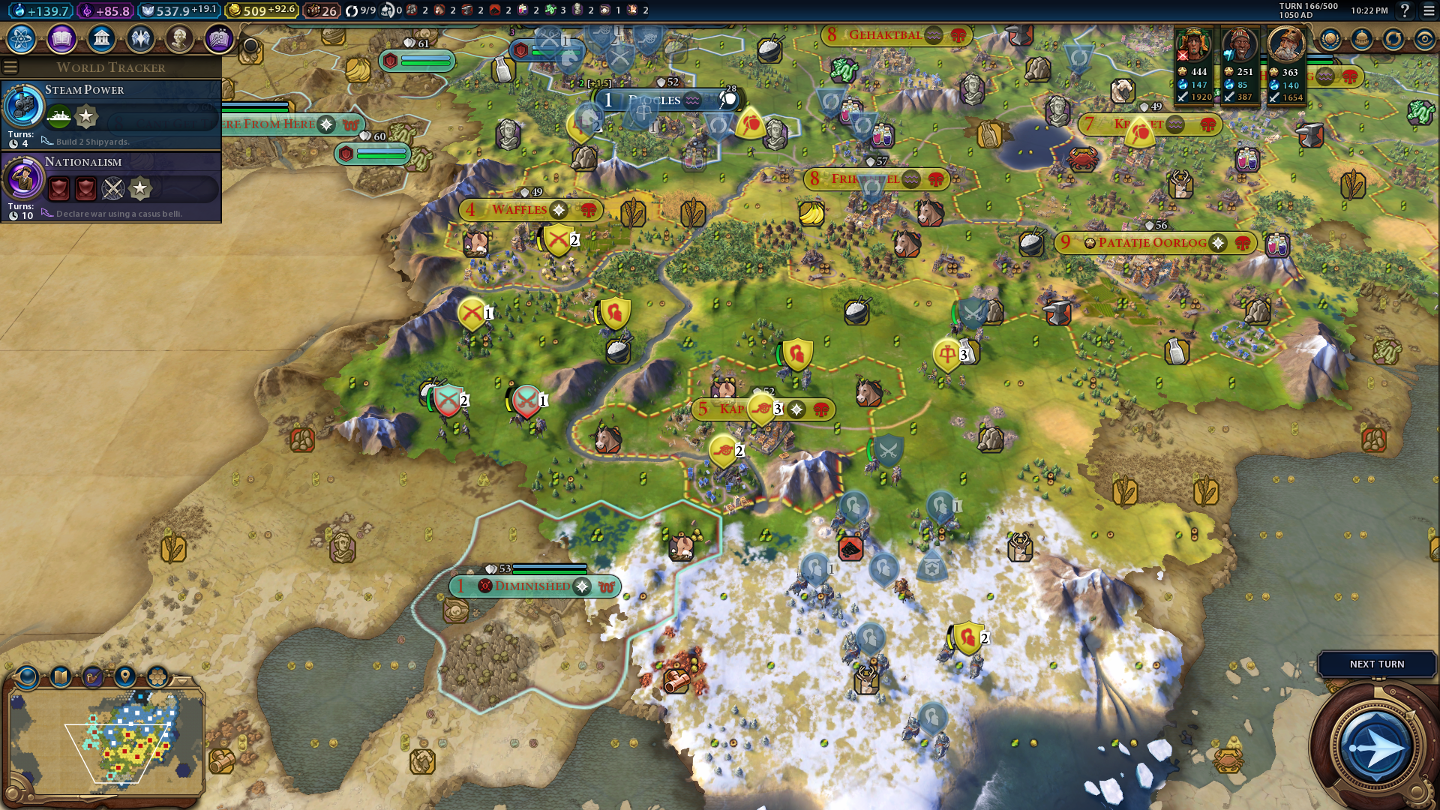This screenshot has width=1440, height=810.
Task: Open the religion wings icon
Action: coord(140,39)
